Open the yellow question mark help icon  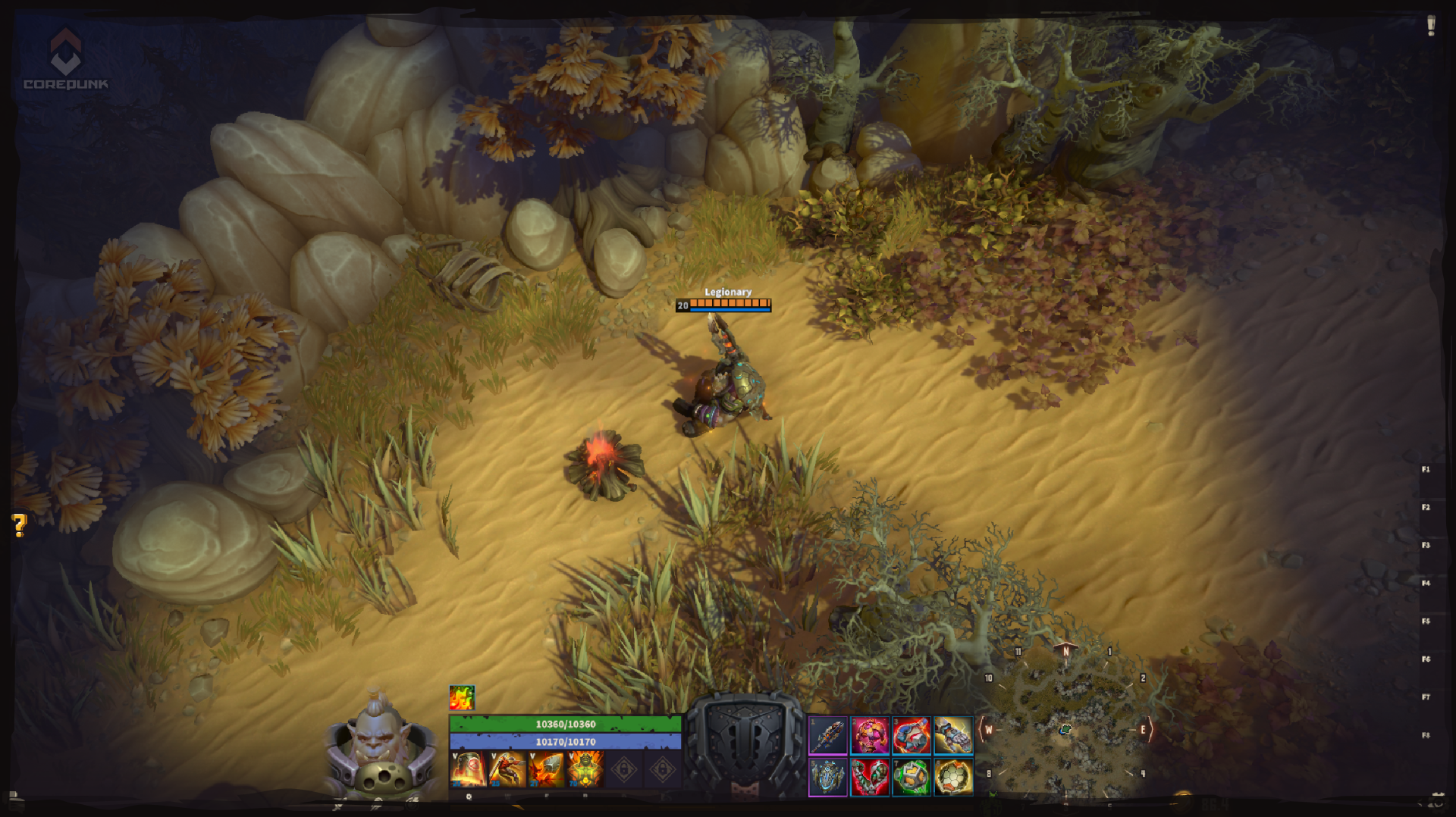click(20, 524)
